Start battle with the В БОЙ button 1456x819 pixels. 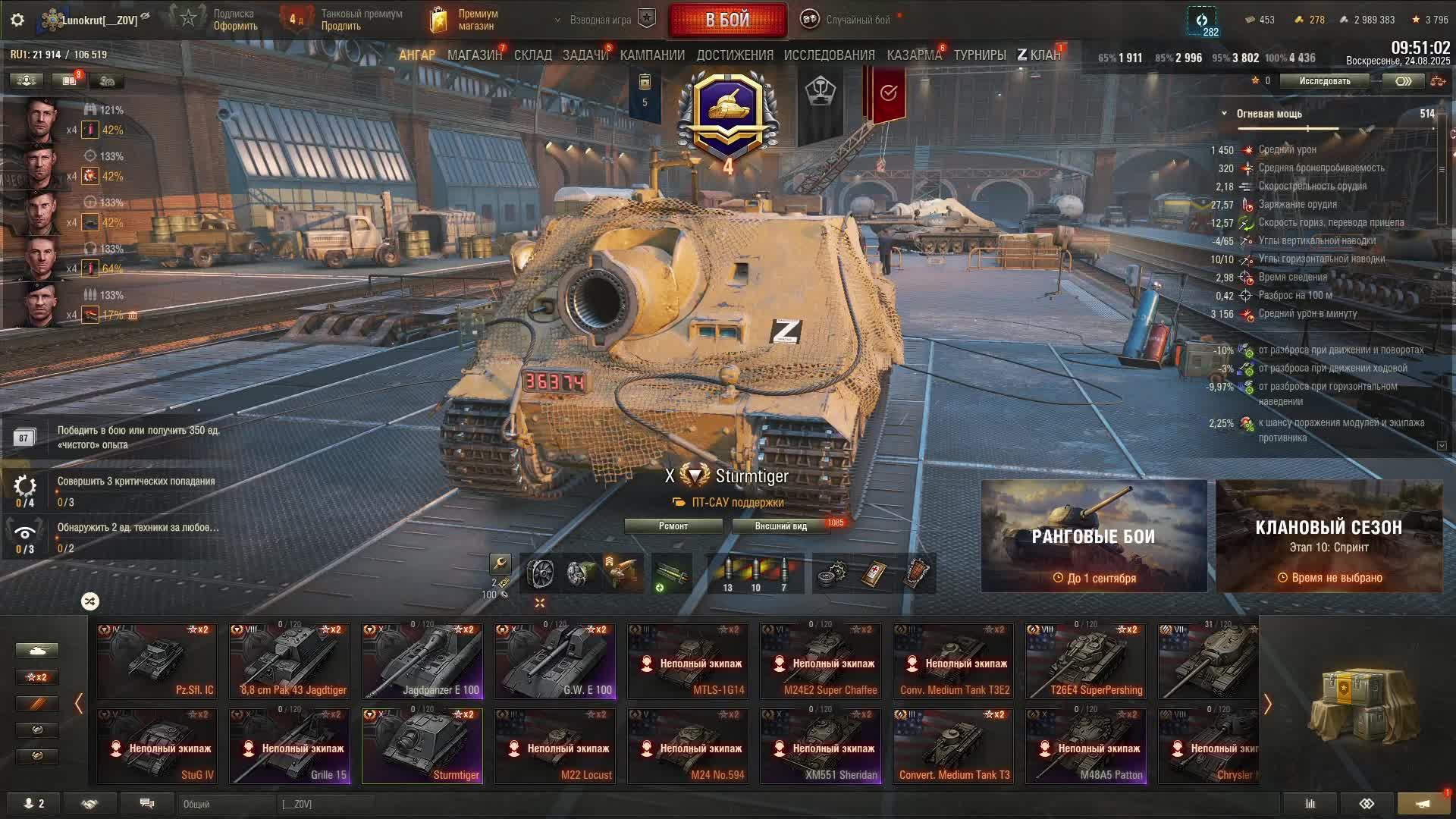727,20
